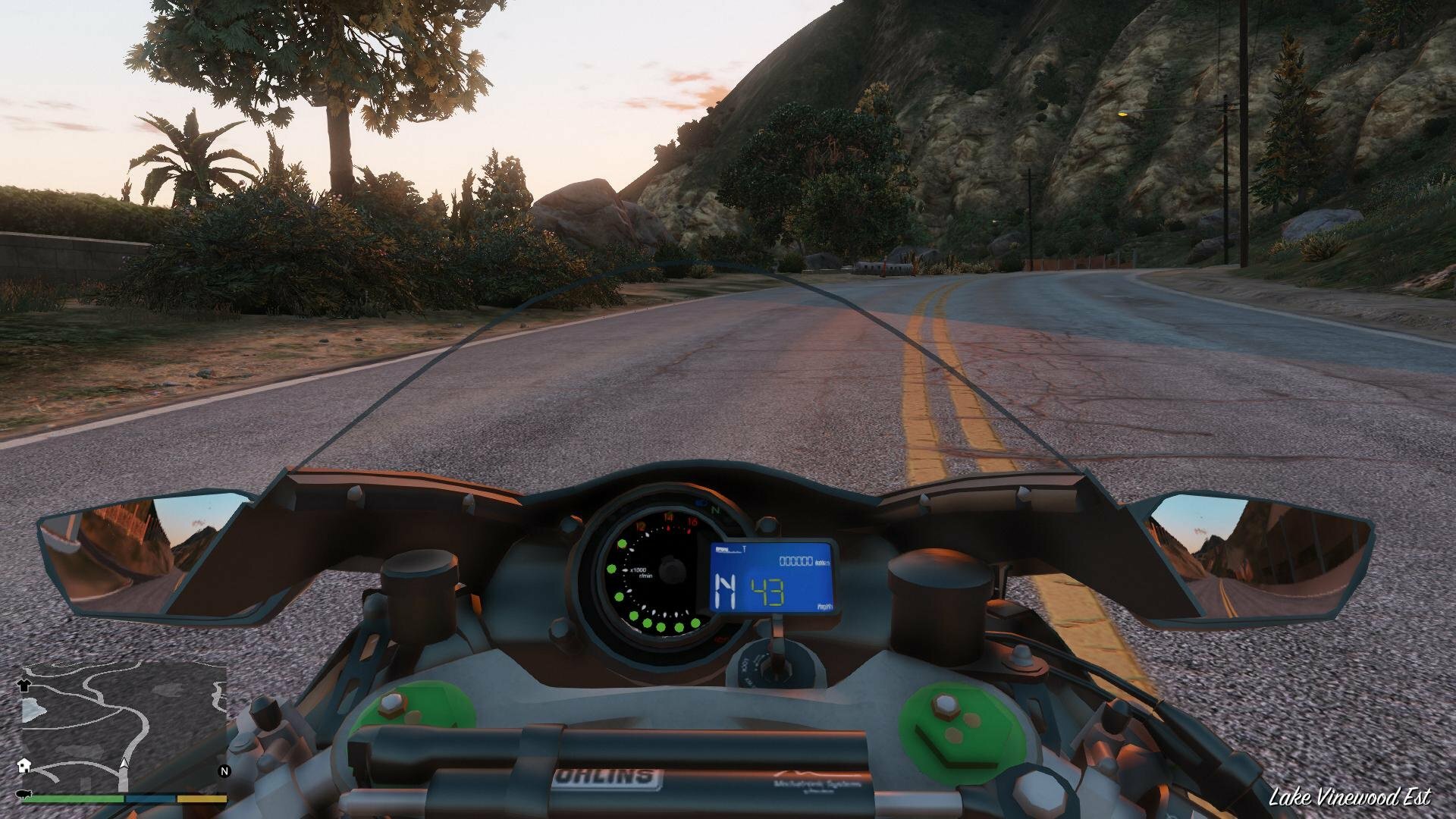1456x819 pixels.
Task: Click the north compass marker
Action: point(224,771)
